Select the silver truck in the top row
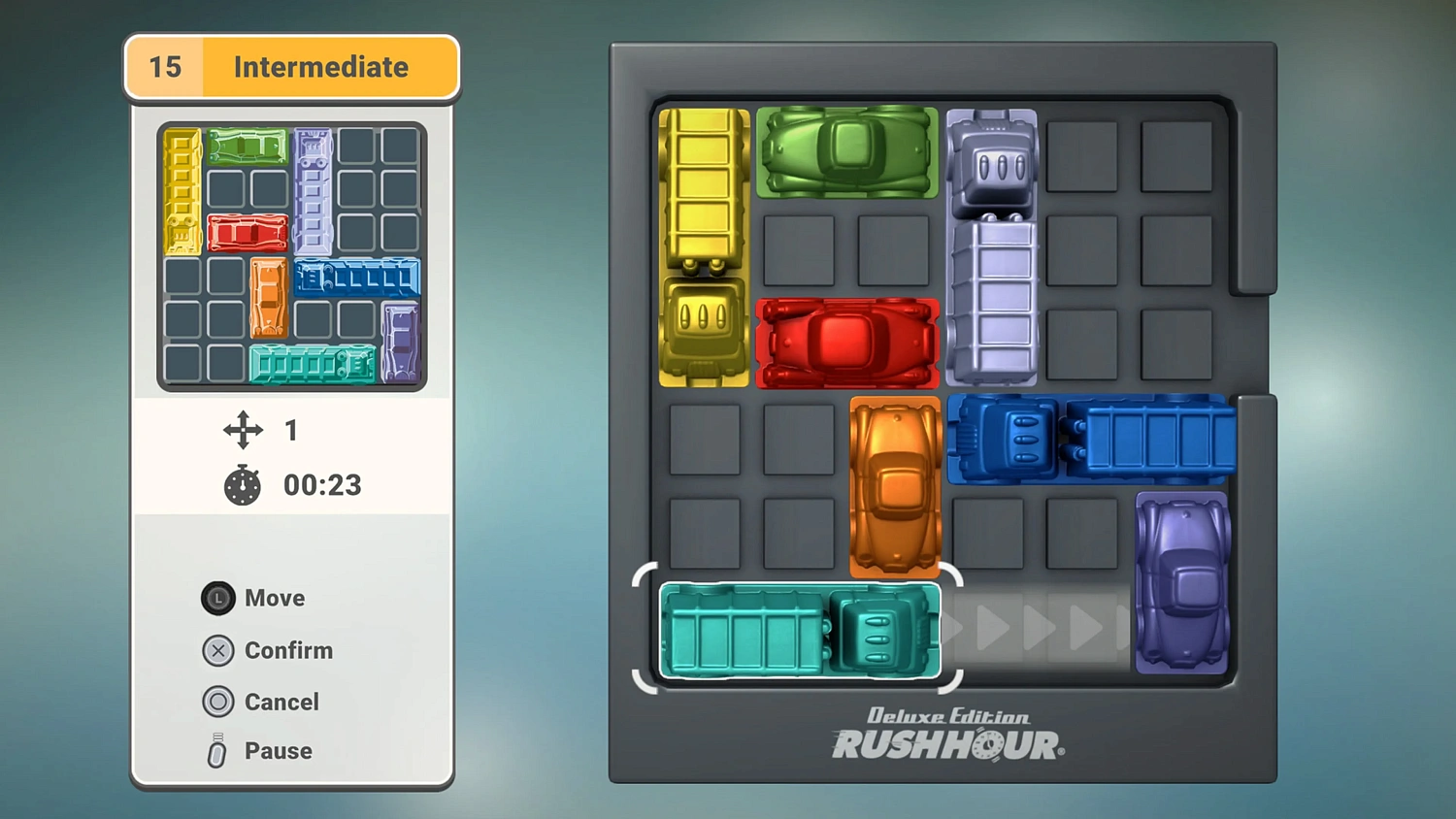Image resolution: width=1456 pixels, height=819 pixels. point(992,243)
